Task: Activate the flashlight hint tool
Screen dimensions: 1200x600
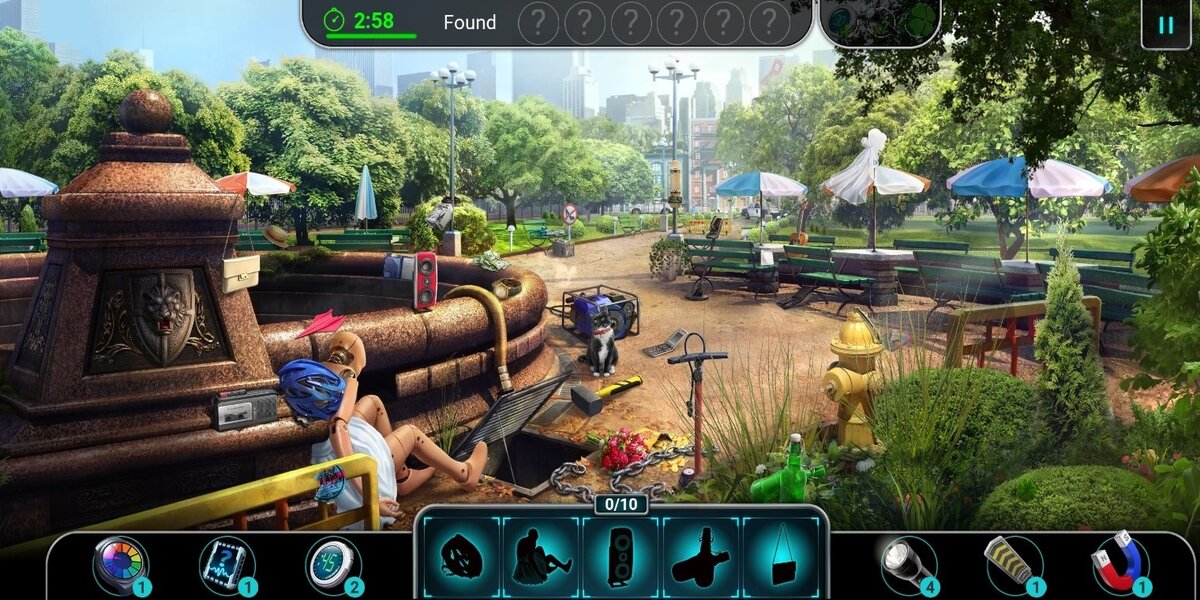Action: coord(908,563)
